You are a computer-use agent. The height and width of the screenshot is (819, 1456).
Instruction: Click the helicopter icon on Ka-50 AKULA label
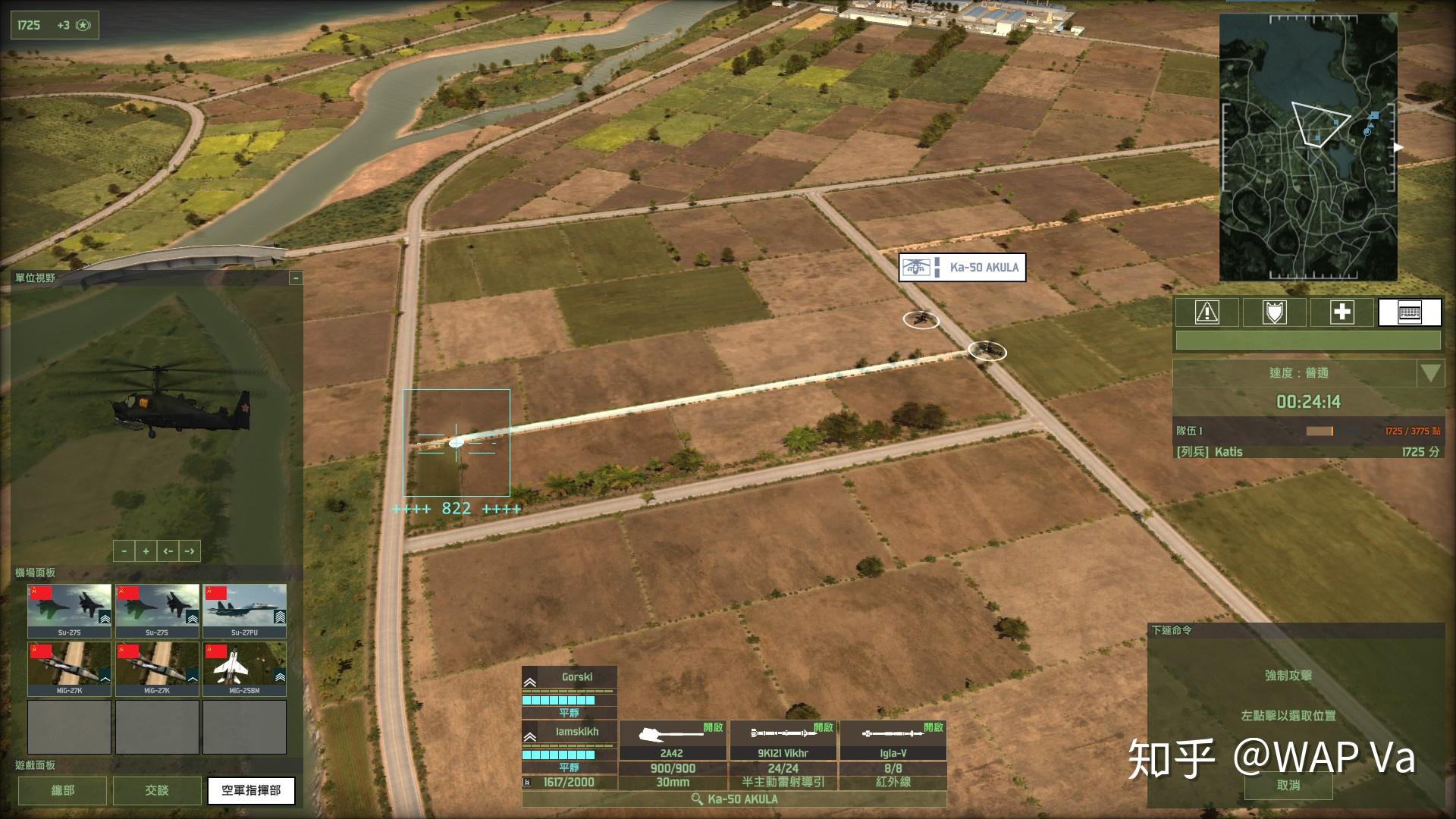click(917, 267)
